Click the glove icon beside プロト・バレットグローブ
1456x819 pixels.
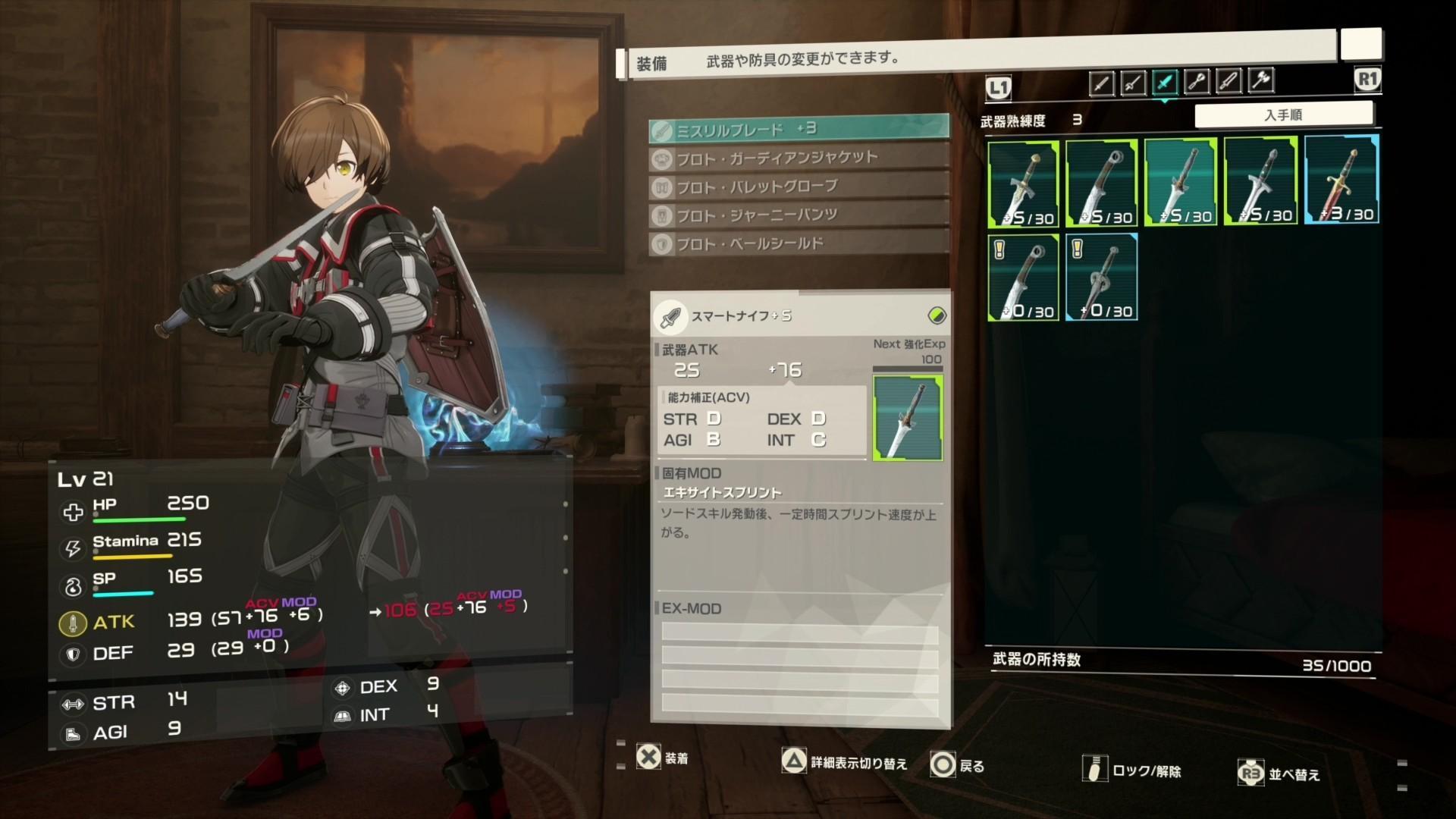click(x=661, y=185)
